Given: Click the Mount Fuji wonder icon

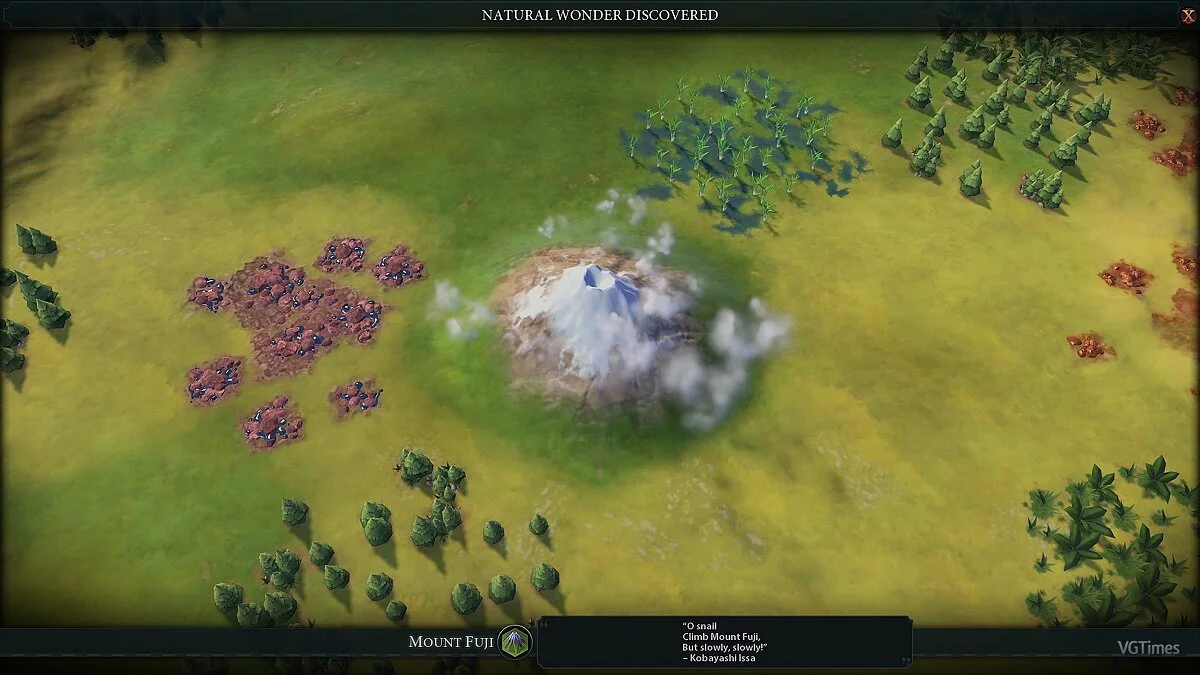Looking at the screenshot, I should 515,642.
